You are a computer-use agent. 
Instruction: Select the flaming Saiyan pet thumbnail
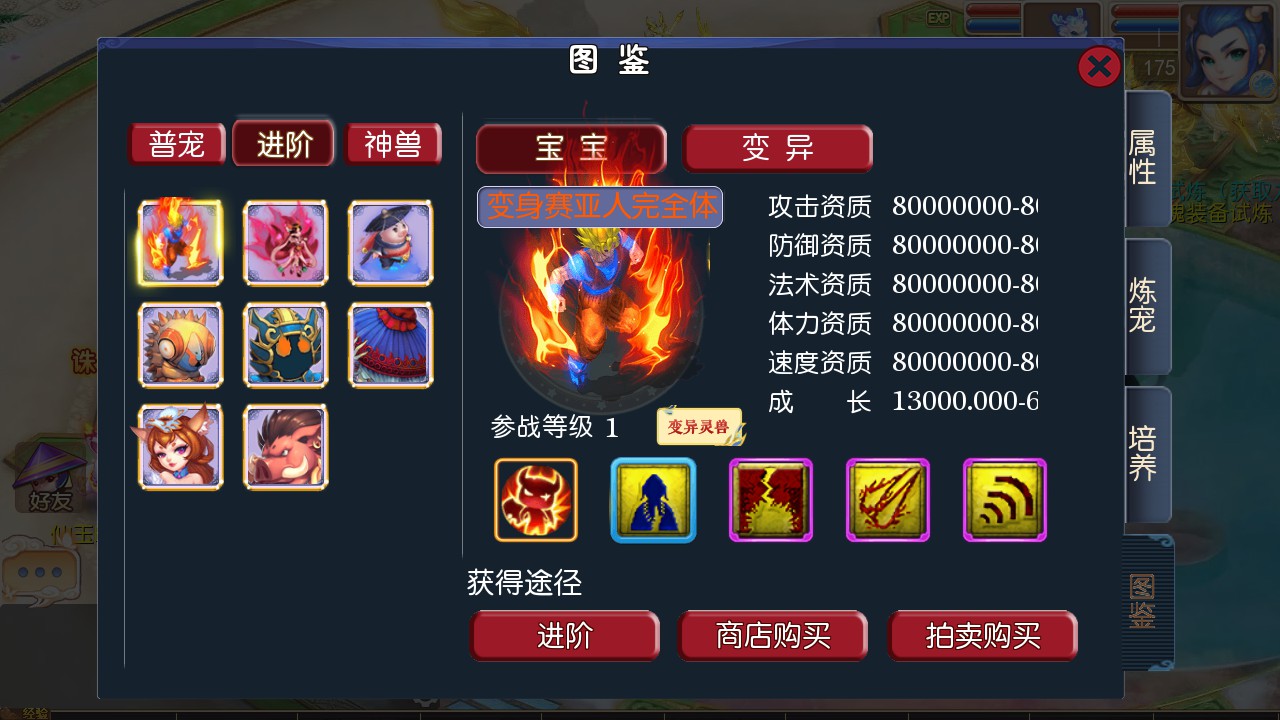(x=180, y=242)
